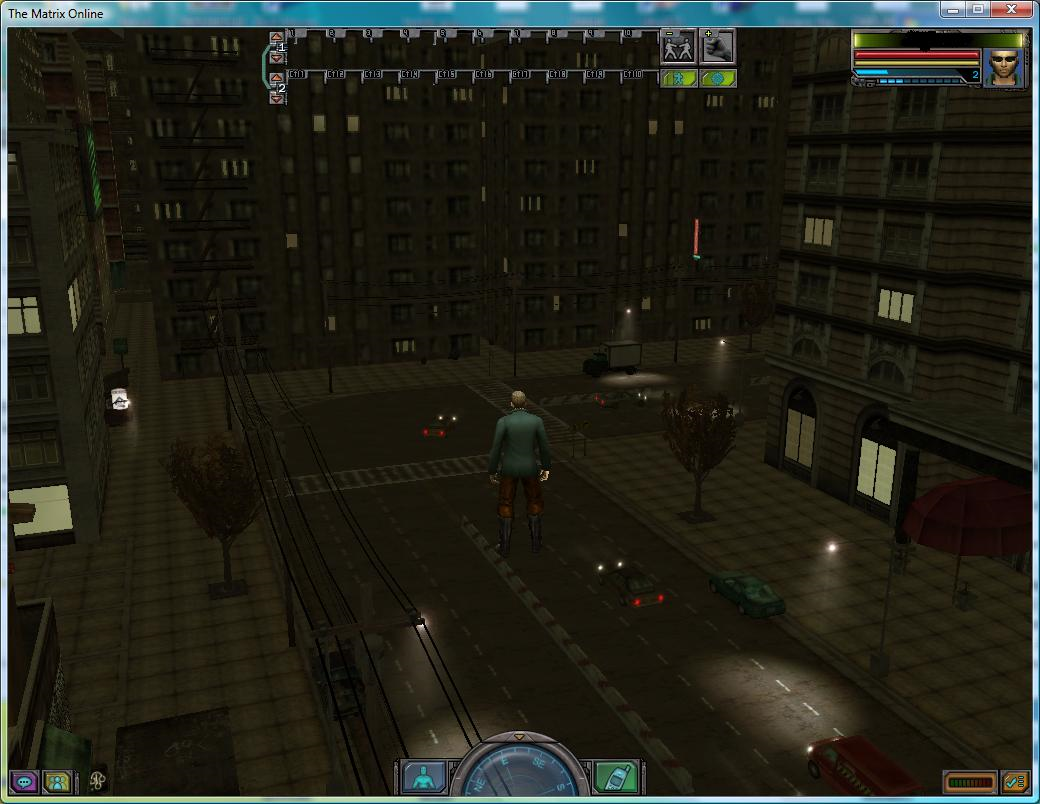Click the player portrait with sunglasses

(1003, 67)
